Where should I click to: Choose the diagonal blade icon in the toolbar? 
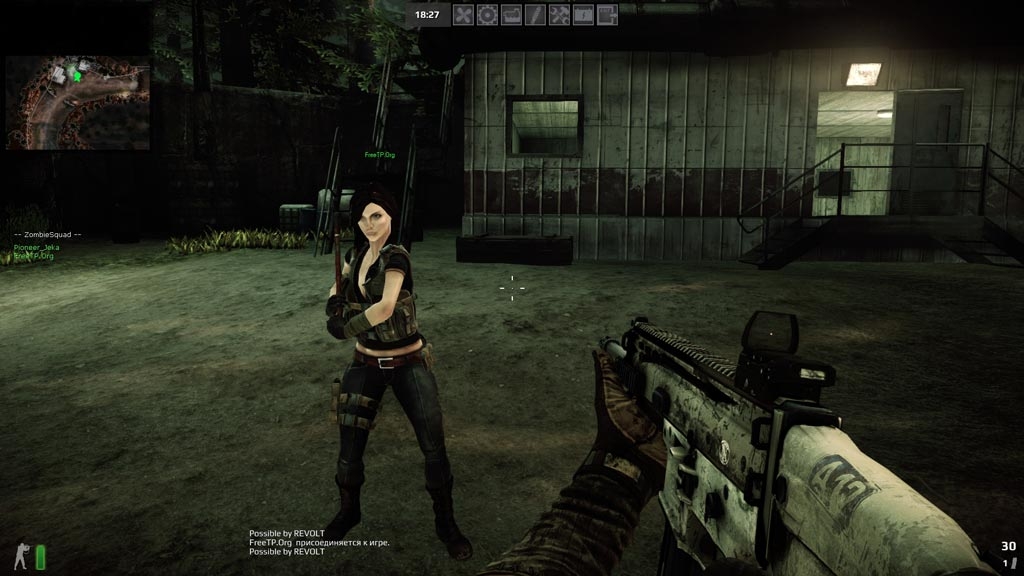point(535,15)
